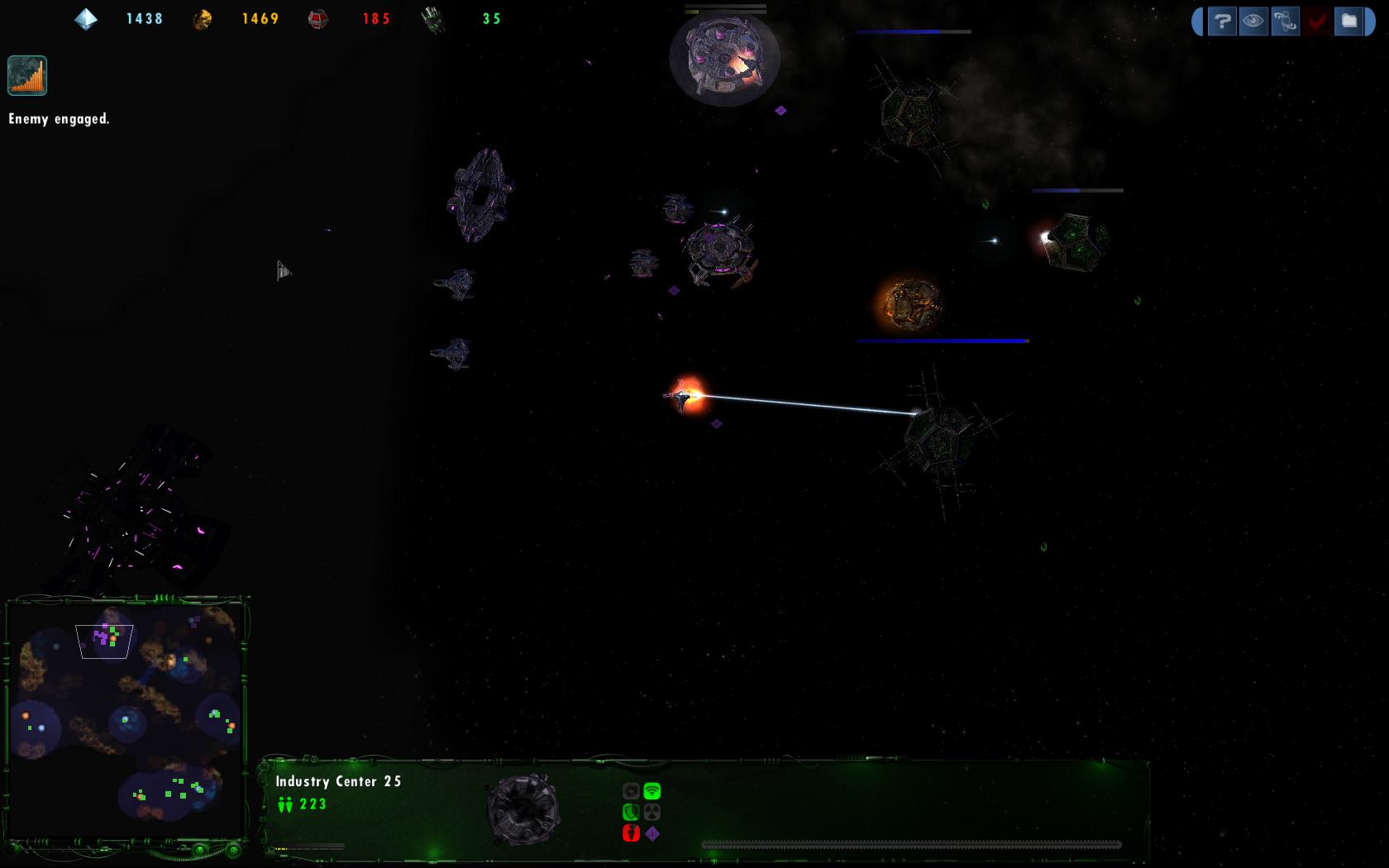
Task: Toggle the green signal waves status icon
Action: tap(652, 791)
